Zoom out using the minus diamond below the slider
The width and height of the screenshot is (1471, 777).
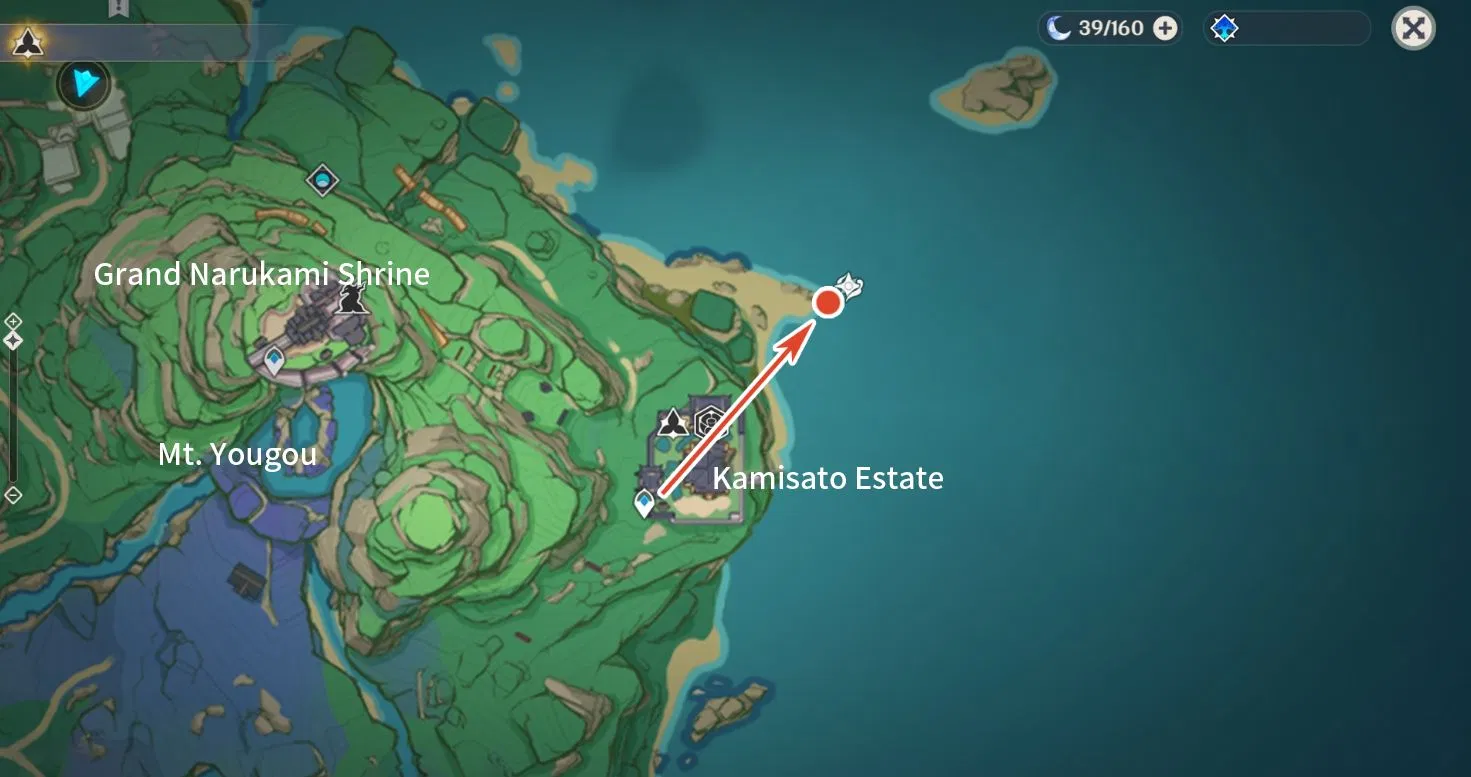pyautogui.click(x=13, y=494)
